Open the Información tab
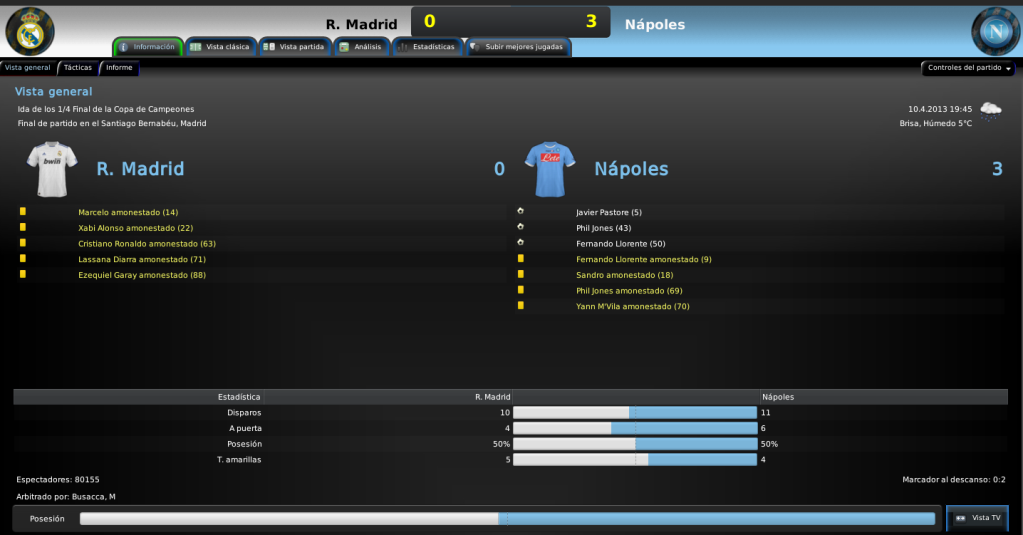Viewport: 1023px width, 535px height. (149, 47)
